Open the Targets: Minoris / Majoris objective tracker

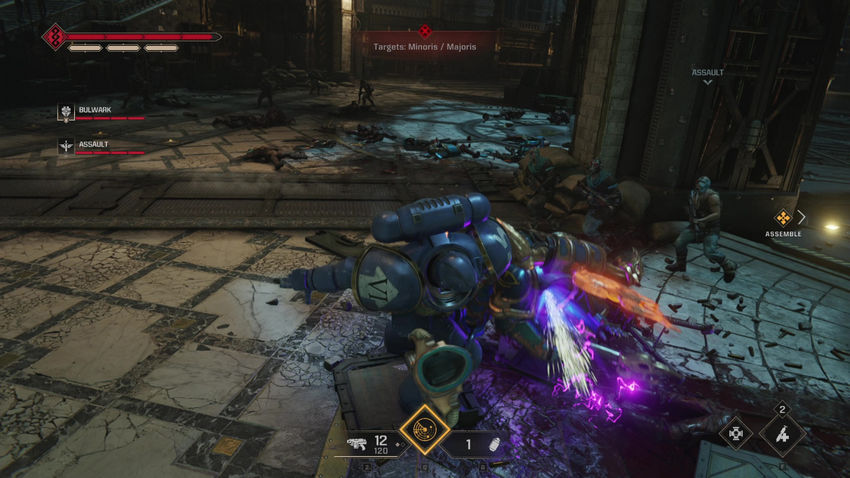[426, 46]
